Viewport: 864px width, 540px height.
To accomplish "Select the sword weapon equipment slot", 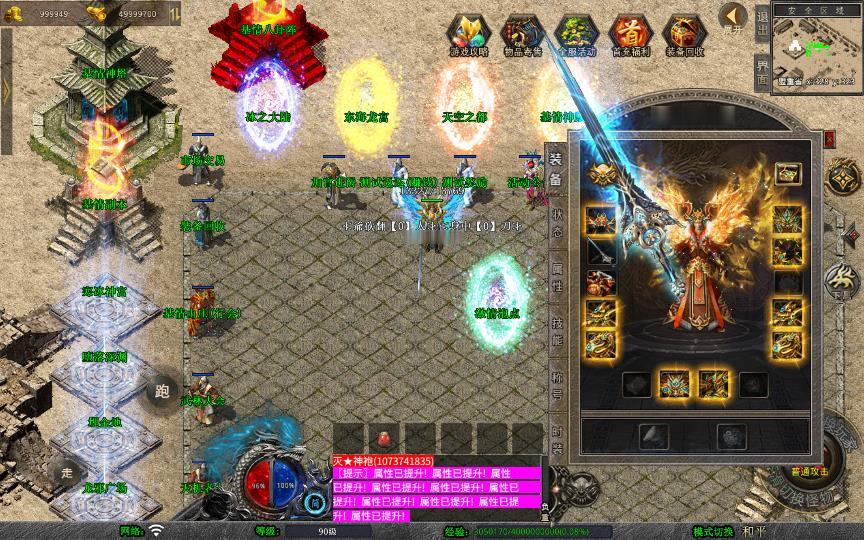I will coord(601,251).
